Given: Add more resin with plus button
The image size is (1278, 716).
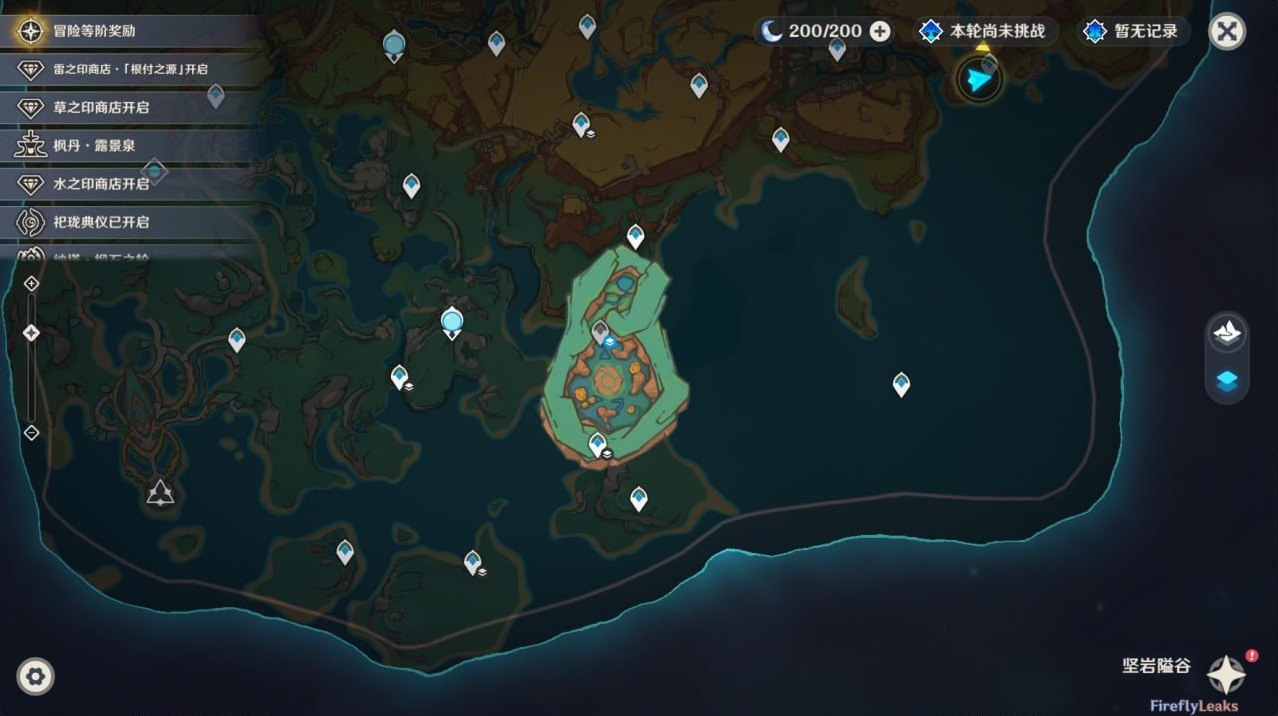Looking at the screenshot, I should 880,31.
